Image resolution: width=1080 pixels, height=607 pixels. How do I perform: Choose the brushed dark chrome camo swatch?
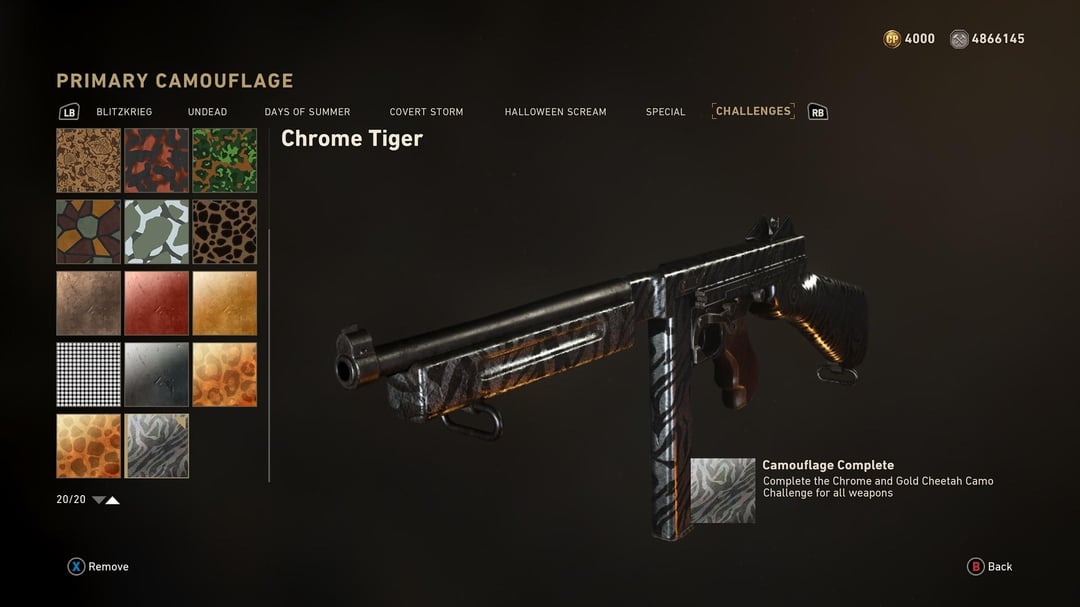click(x=157, y=375)
